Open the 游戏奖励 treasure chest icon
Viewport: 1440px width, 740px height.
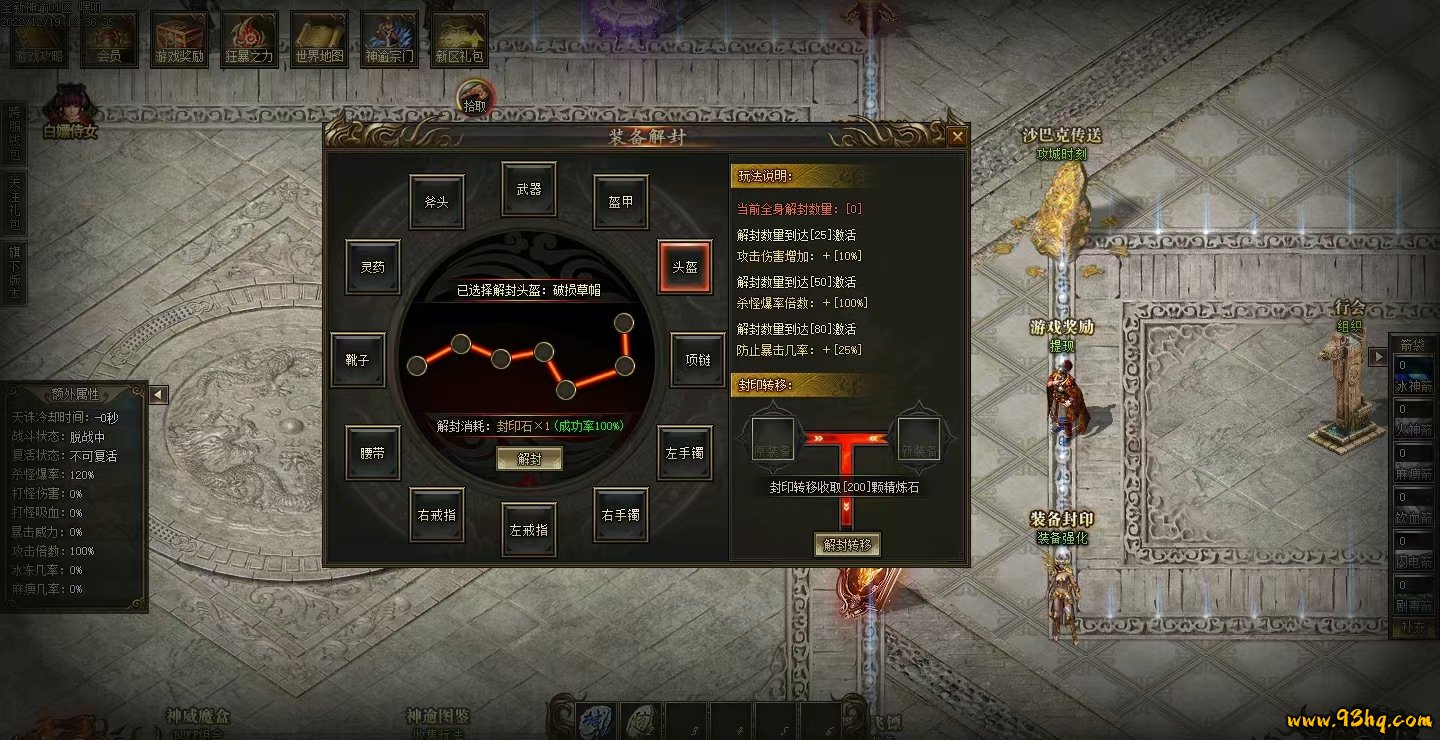(x=179, y=40)
